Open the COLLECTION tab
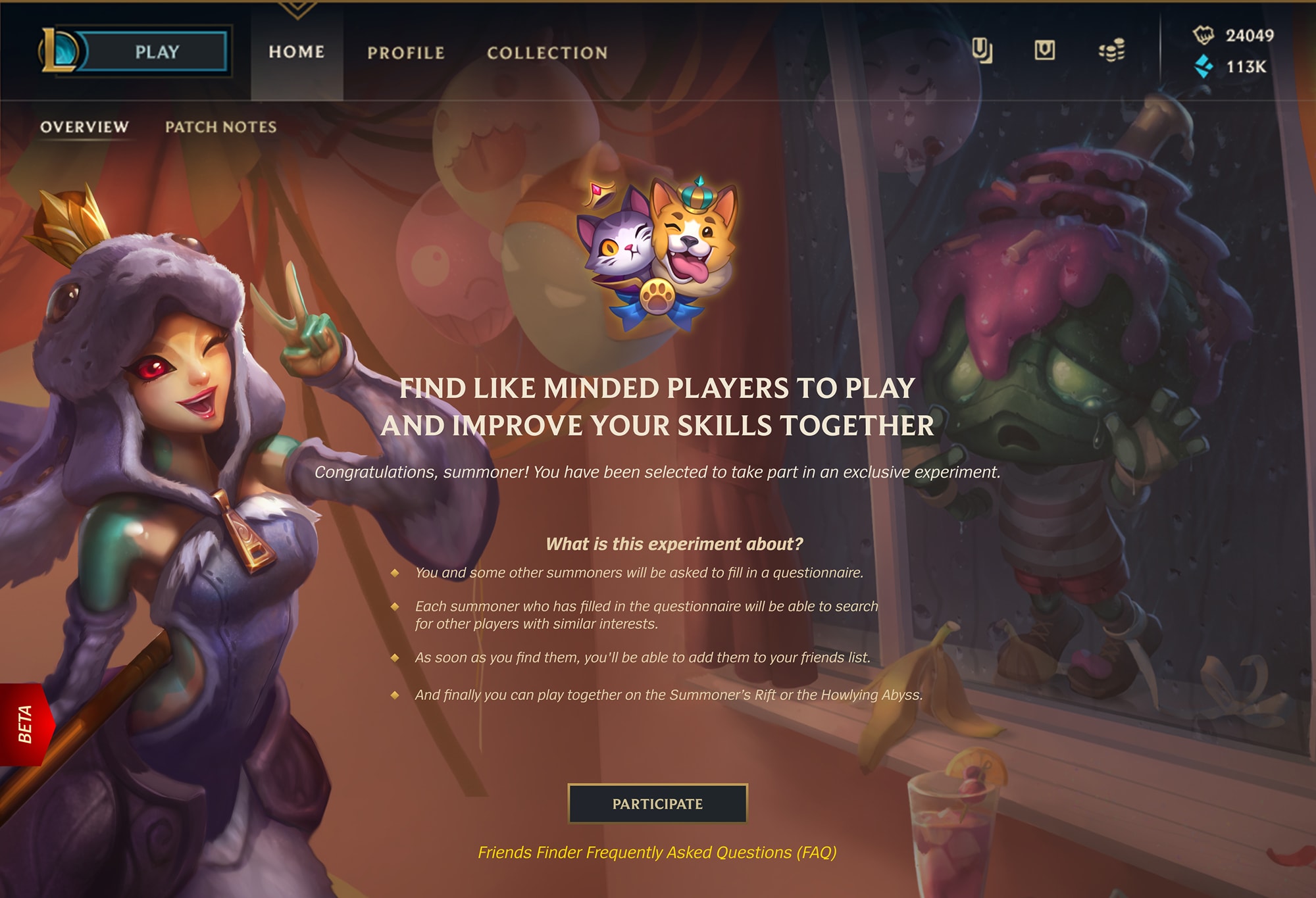Viewport: 1316px width, 898px height. (x=548, y=53)
